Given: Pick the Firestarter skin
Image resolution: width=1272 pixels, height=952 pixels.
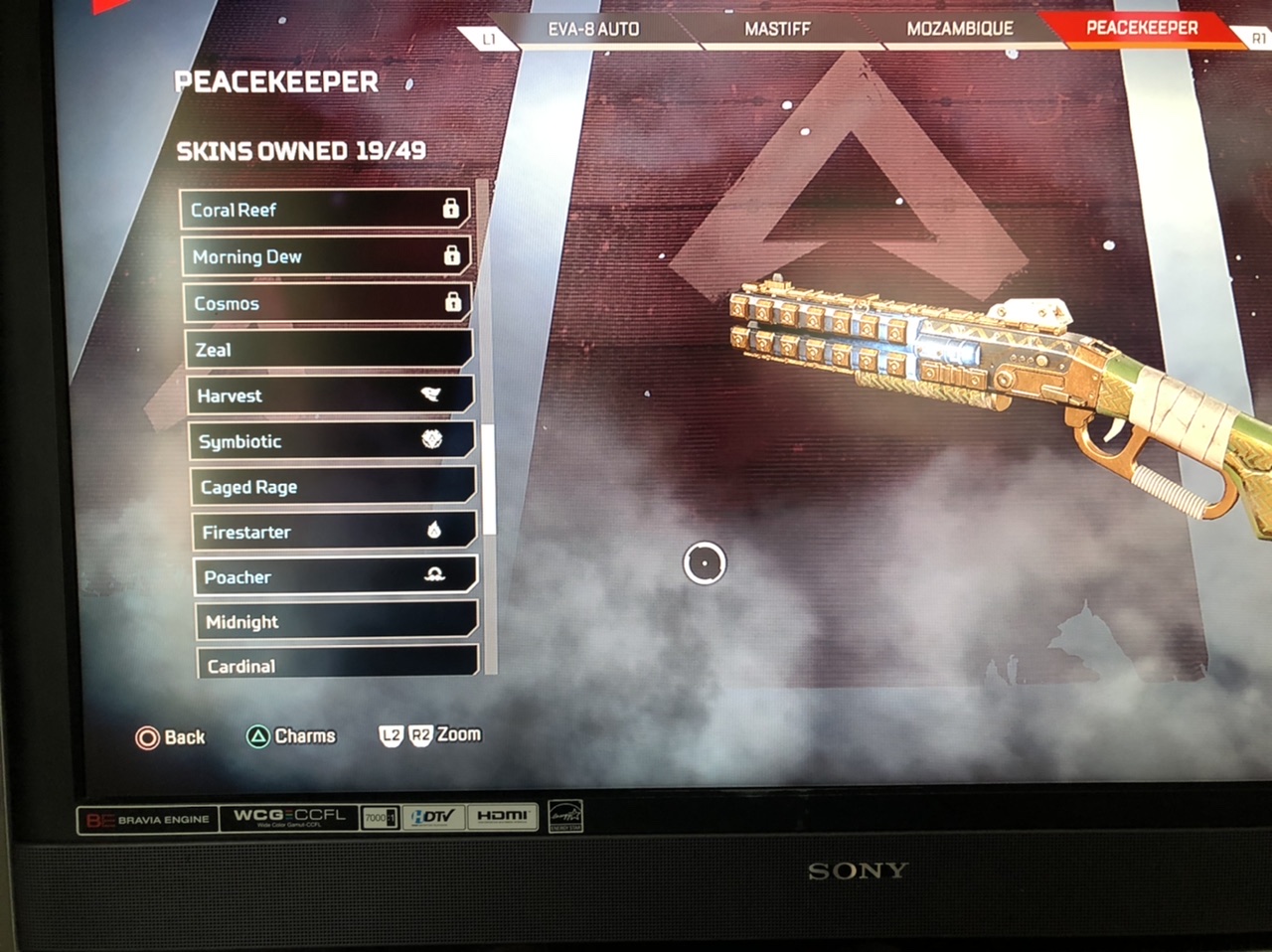Looking at the screenshot, I should click(334, 532).
